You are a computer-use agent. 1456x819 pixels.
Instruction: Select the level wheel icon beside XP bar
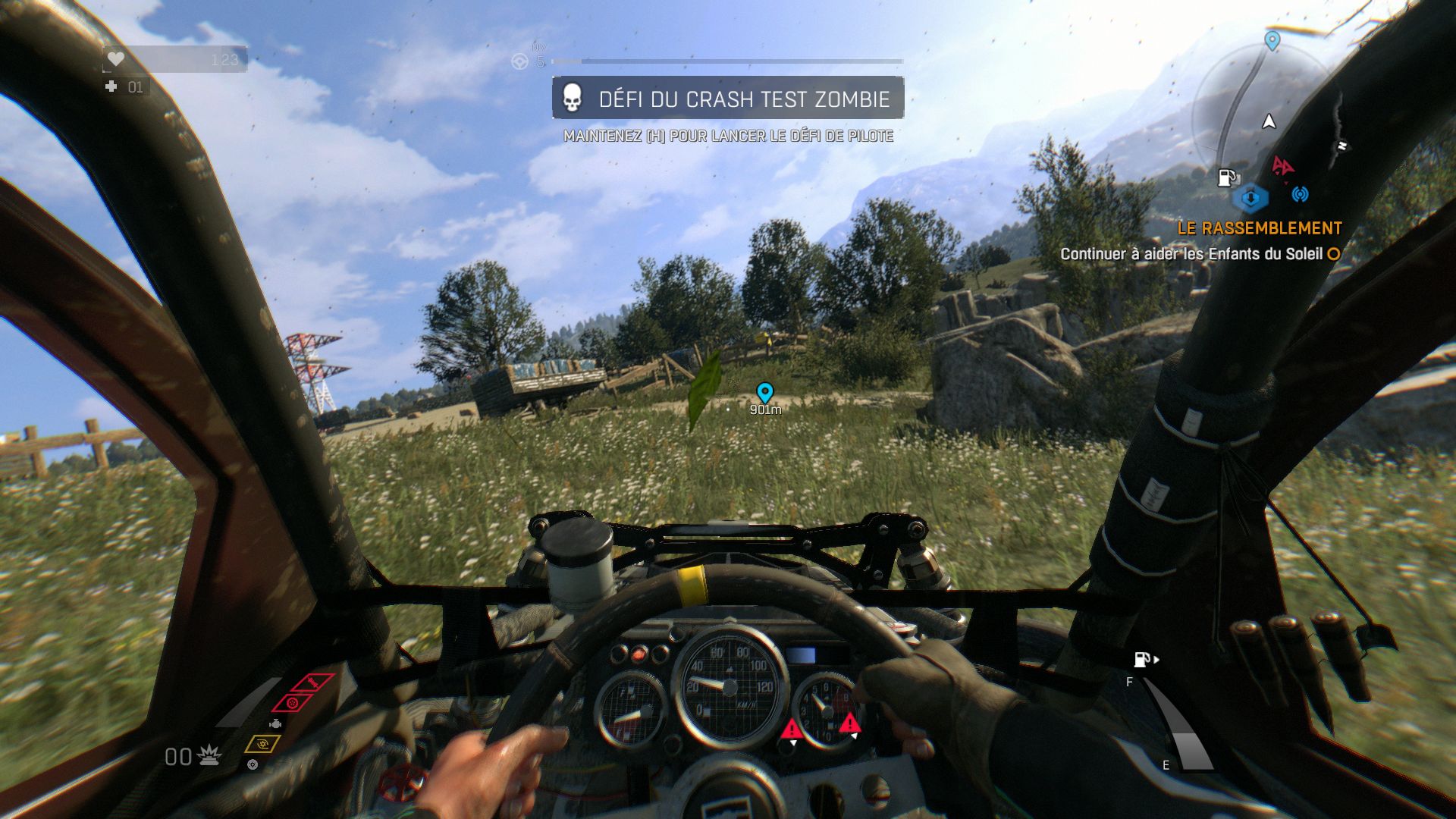(x=519, y=61)
